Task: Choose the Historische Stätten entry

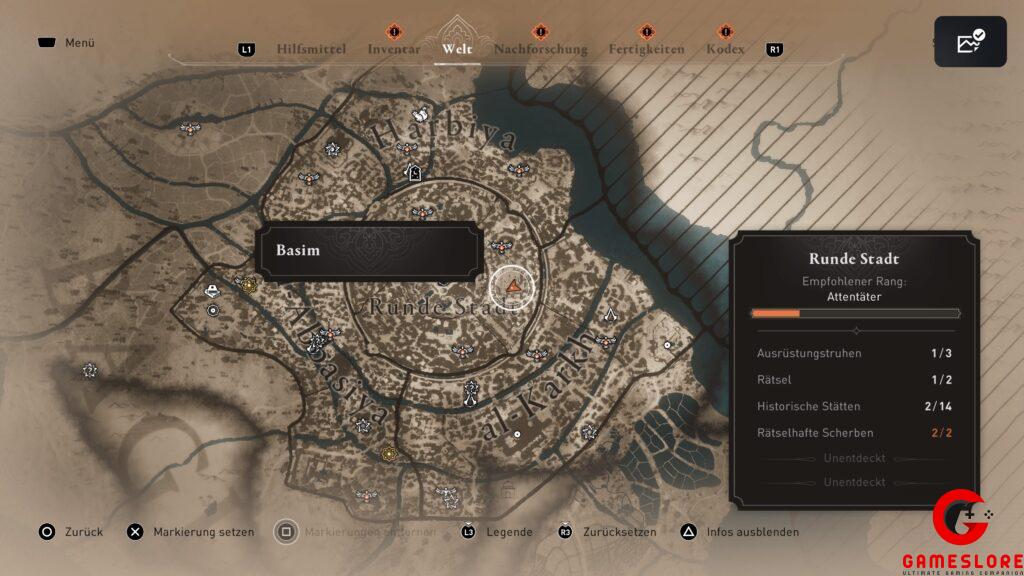Action: pos(855,406)
